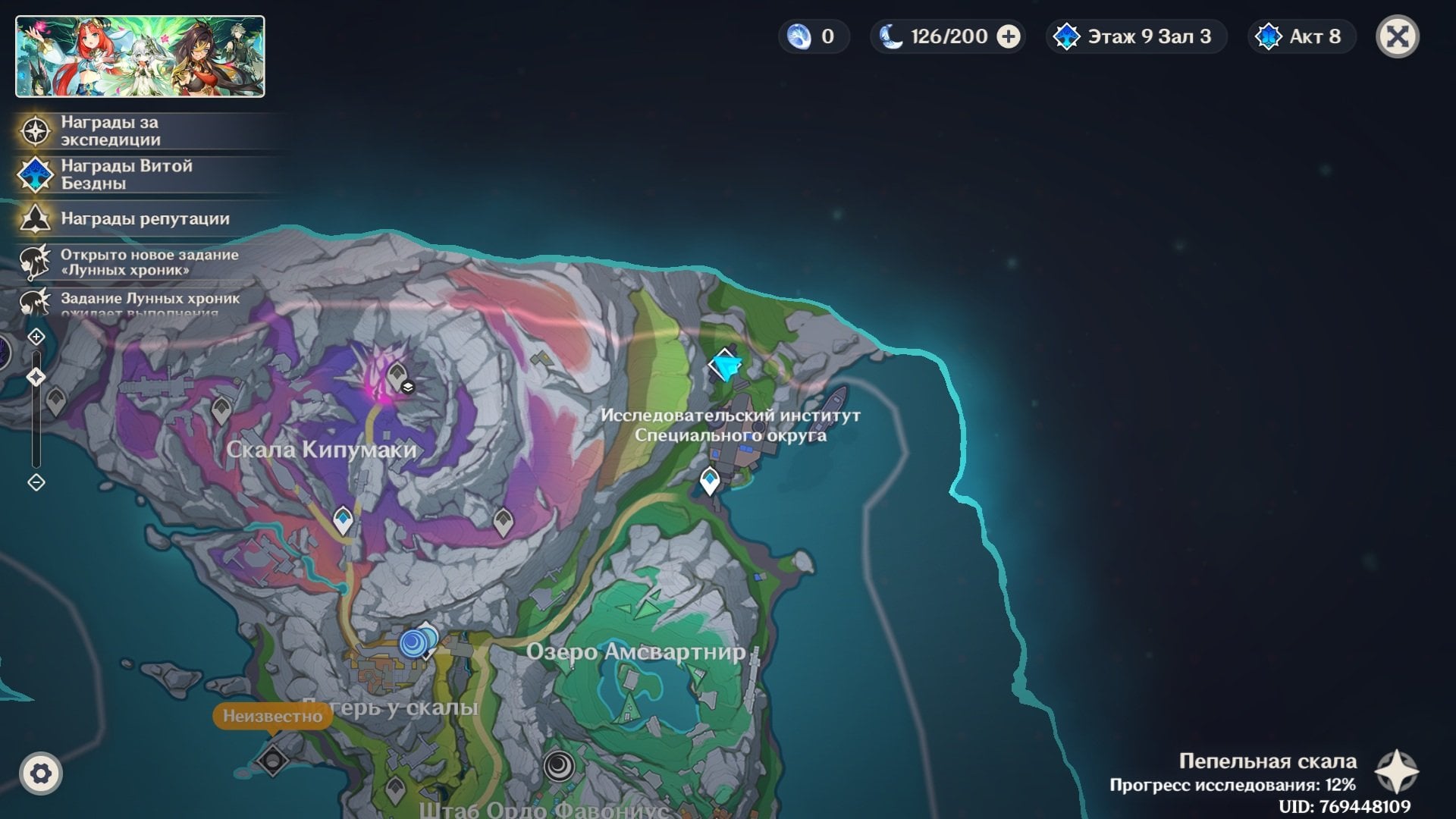Screen dimensions: 1456x819
Task: Select the blue swirl marker at the camp
Action: 413,643
